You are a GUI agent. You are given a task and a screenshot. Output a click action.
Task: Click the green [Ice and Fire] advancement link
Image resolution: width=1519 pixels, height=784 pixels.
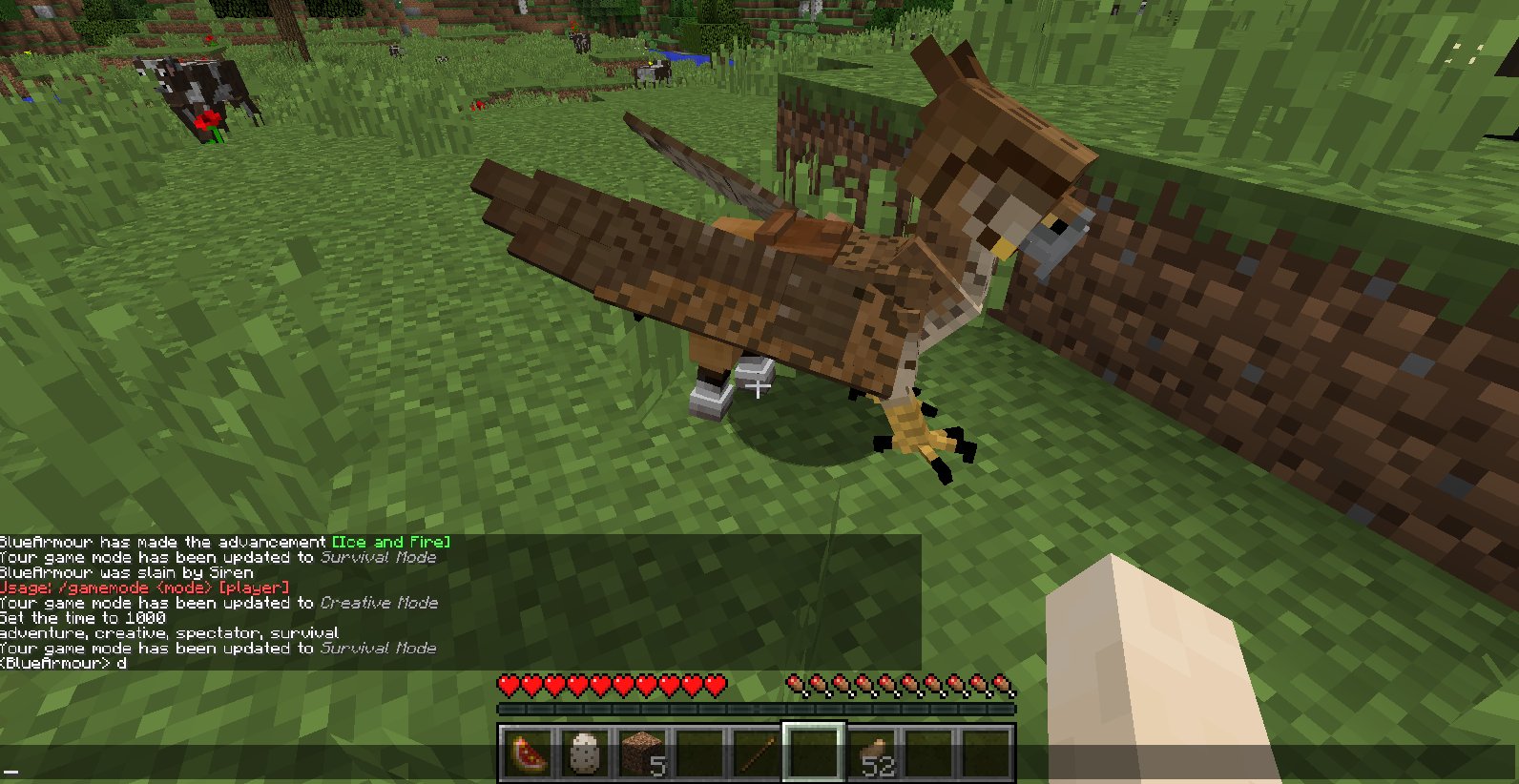[391, 542]
